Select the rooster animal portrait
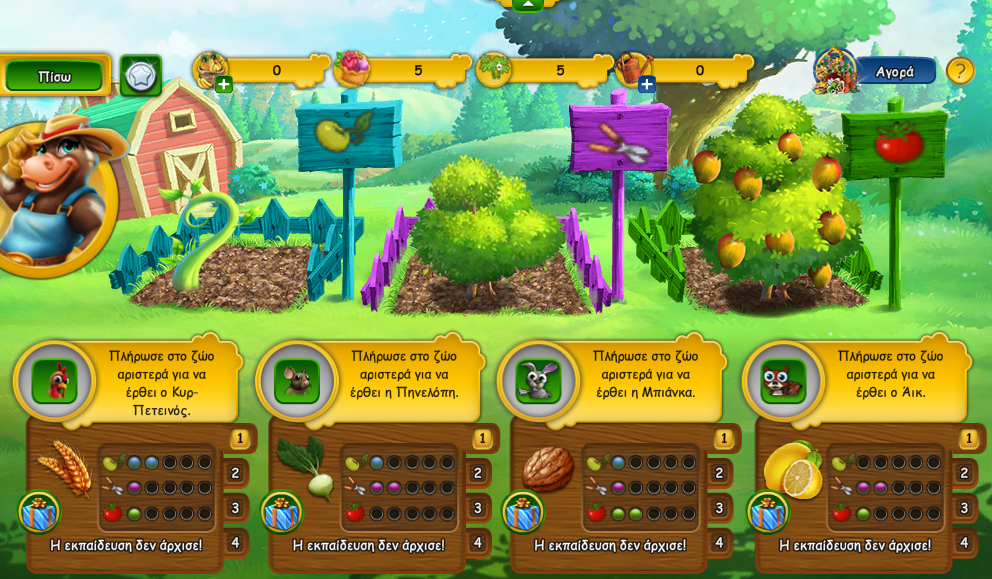The image size is (992, 579). coord(54,381)
